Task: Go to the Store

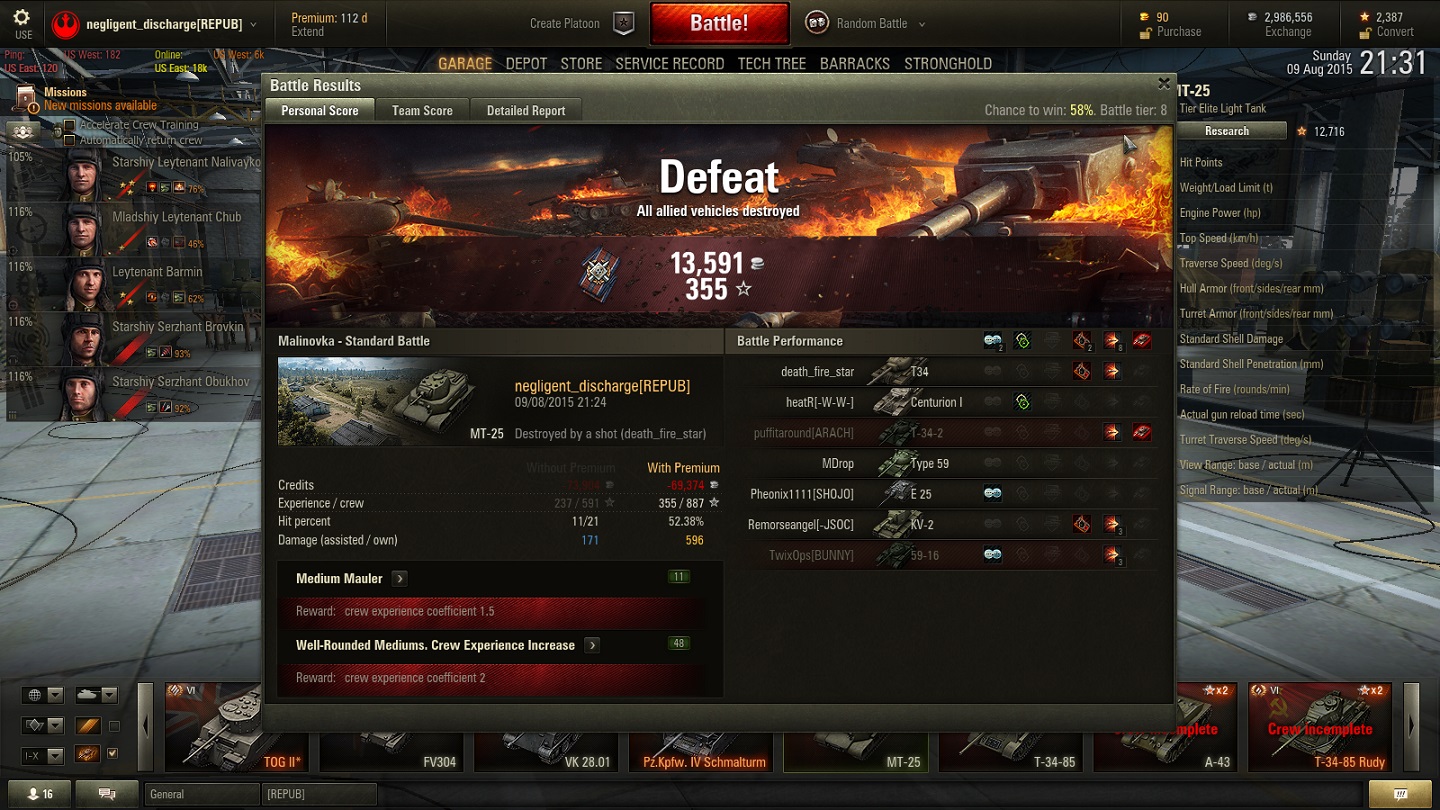Action: [581, 63]
